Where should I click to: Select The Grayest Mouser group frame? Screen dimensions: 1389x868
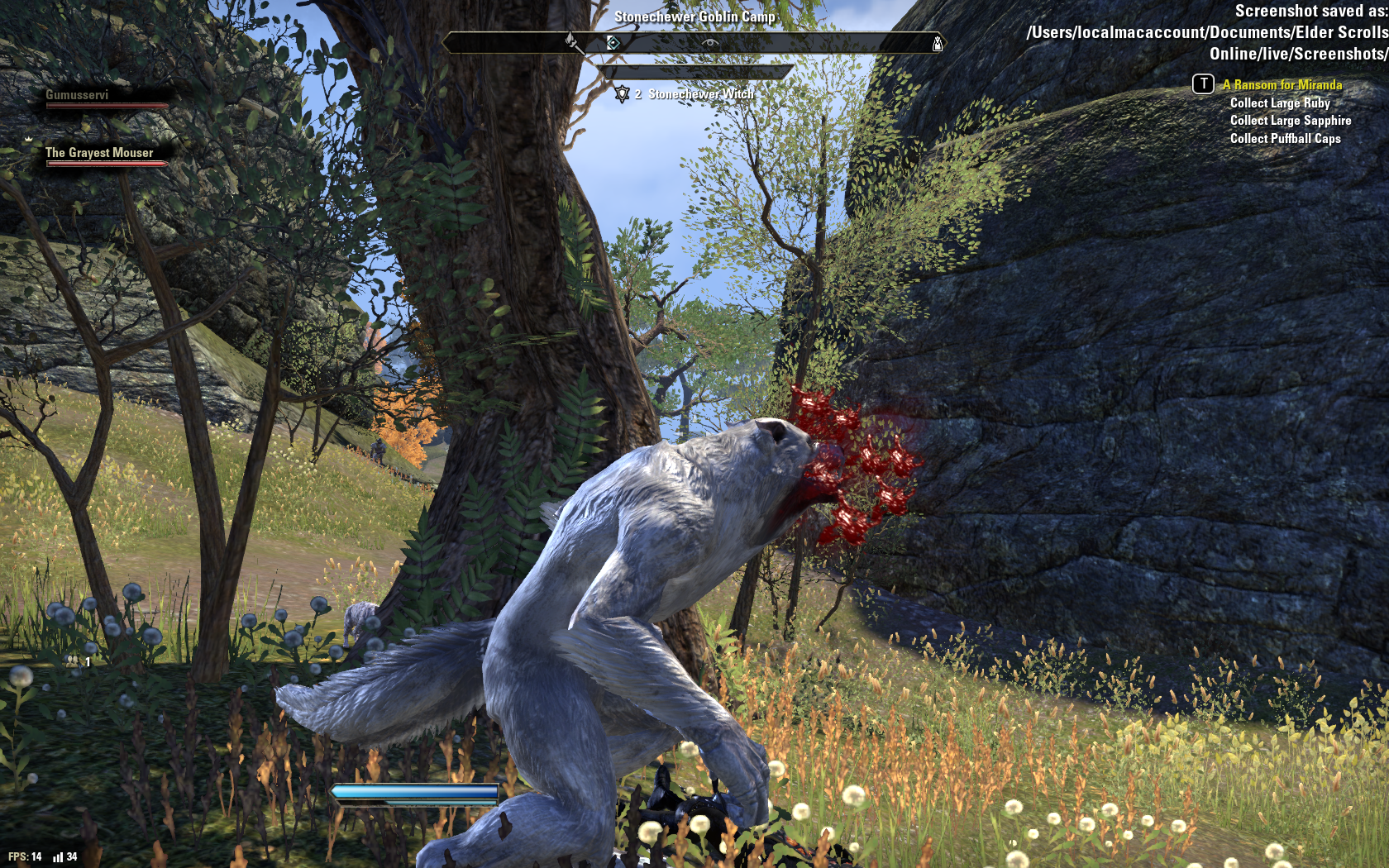tap(99, 154)
